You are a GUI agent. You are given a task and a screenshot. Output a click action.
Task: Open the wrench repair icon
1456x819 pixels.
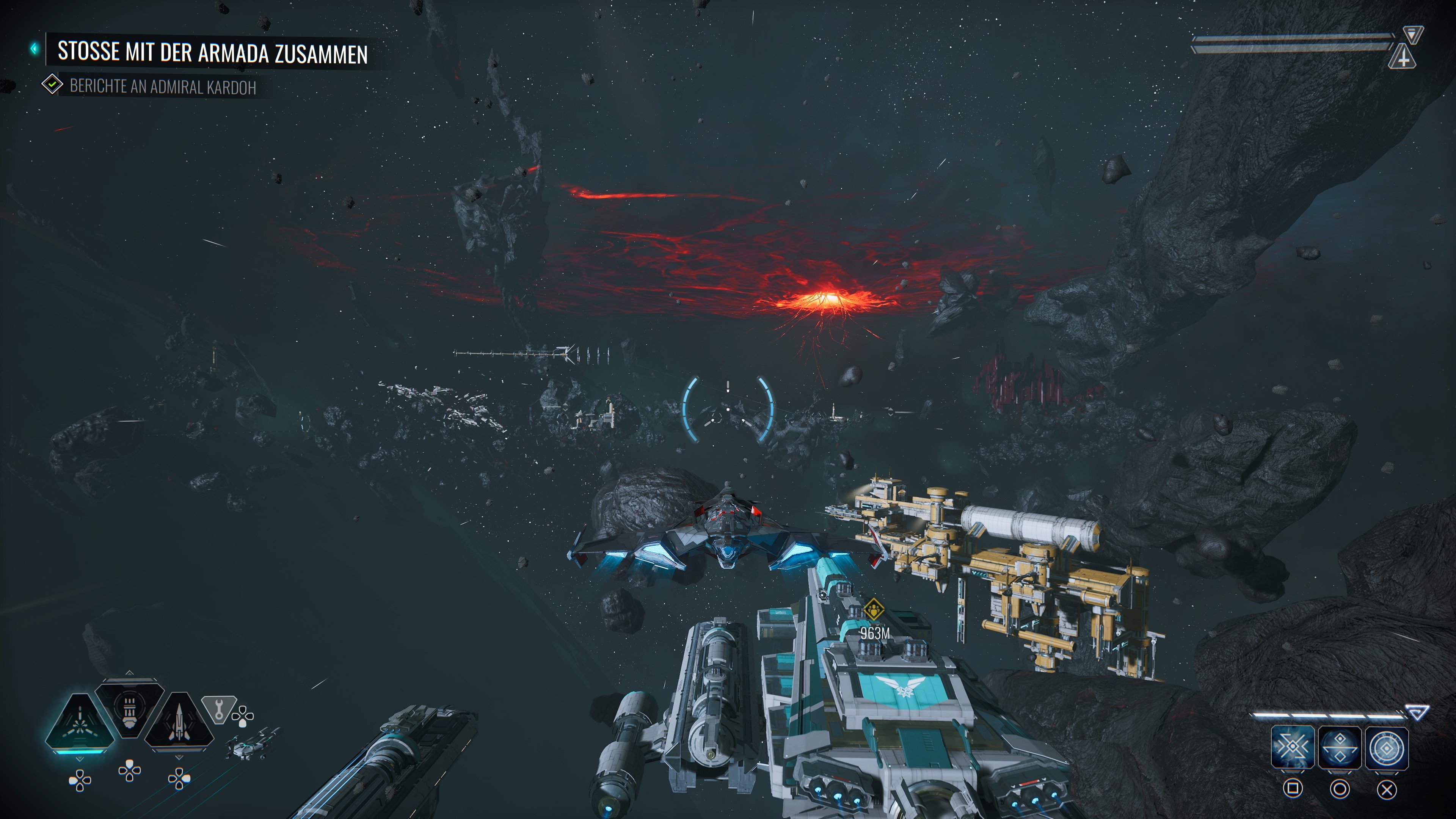point(219,708)
